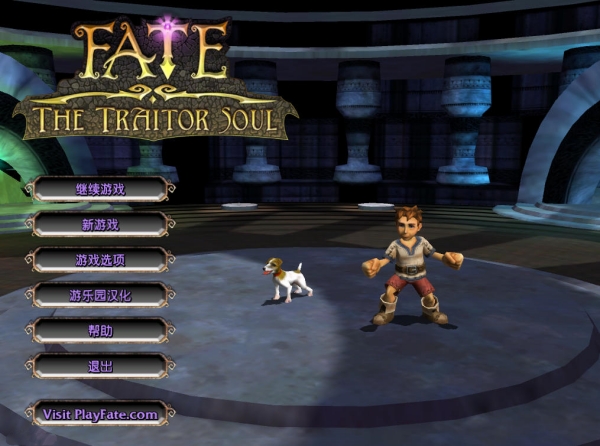The width and height of the screenshot is (600, 446).
Task: Click the Visit PlayFate.com link button
Action: 100,414
